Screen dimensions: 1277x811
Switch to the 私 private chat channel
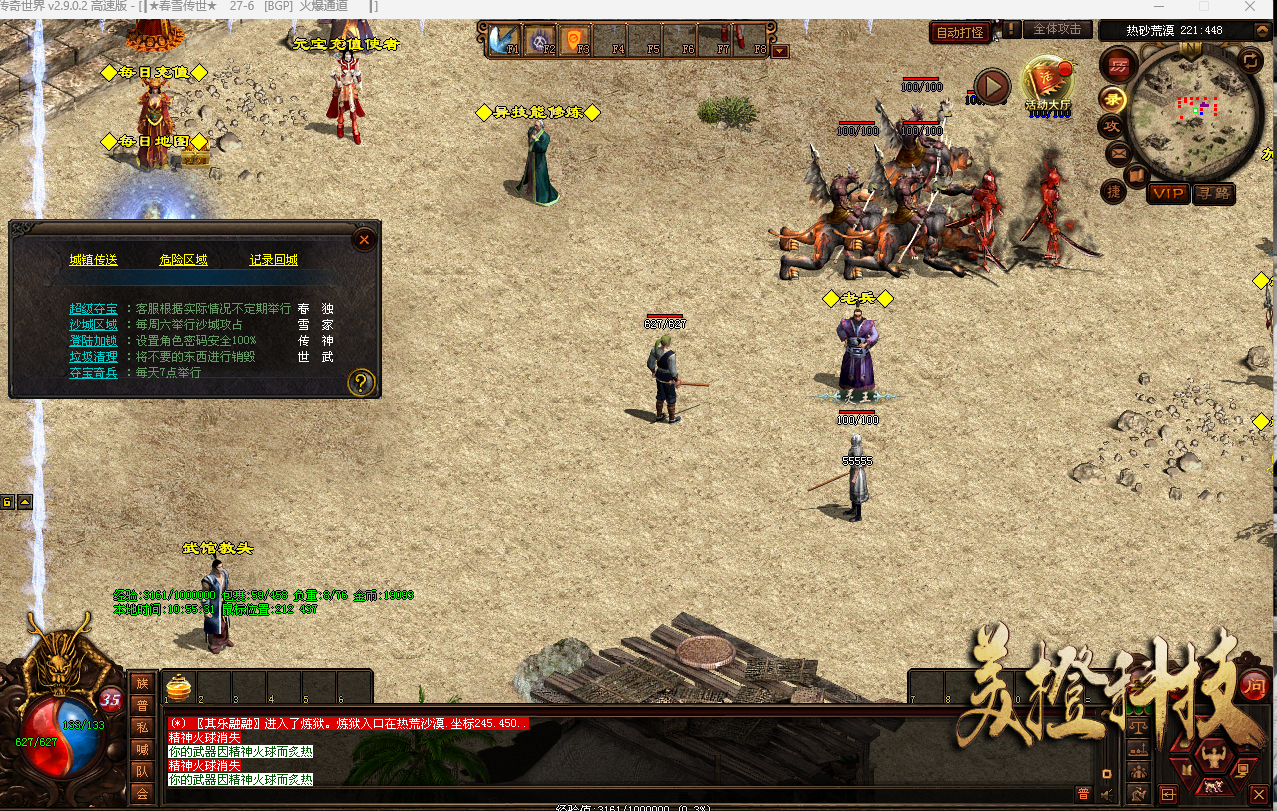pos(142,727)
